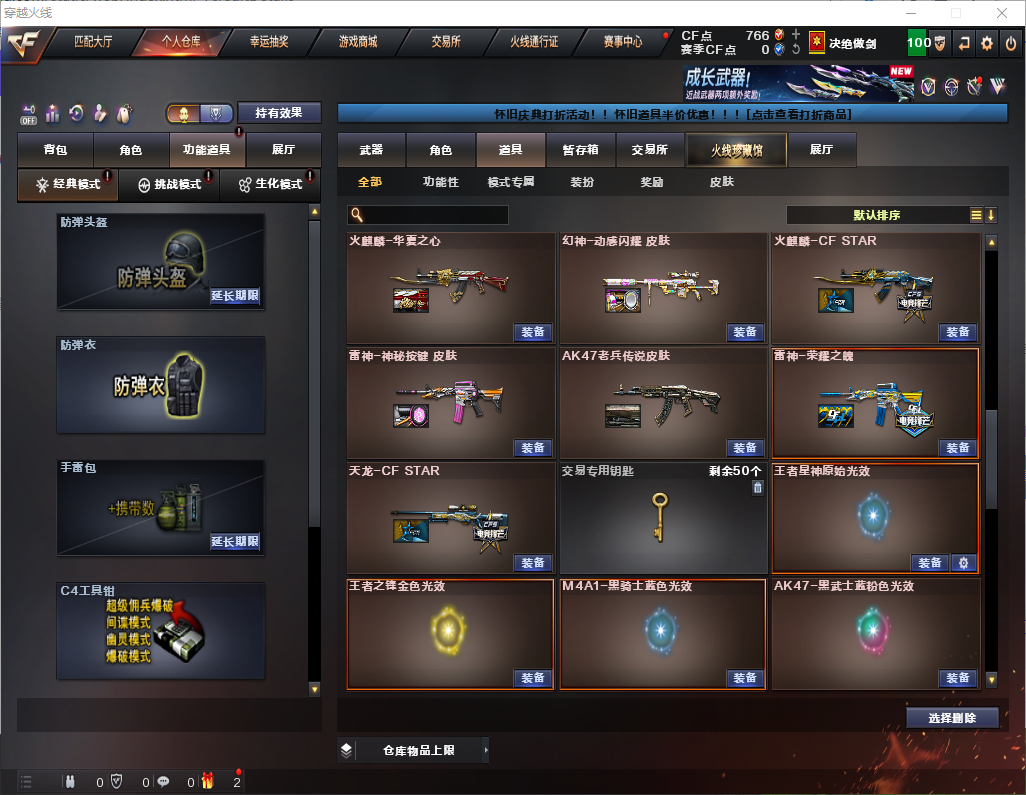Open the 匹配大厅 lobby menu

[x=93, y=42]
